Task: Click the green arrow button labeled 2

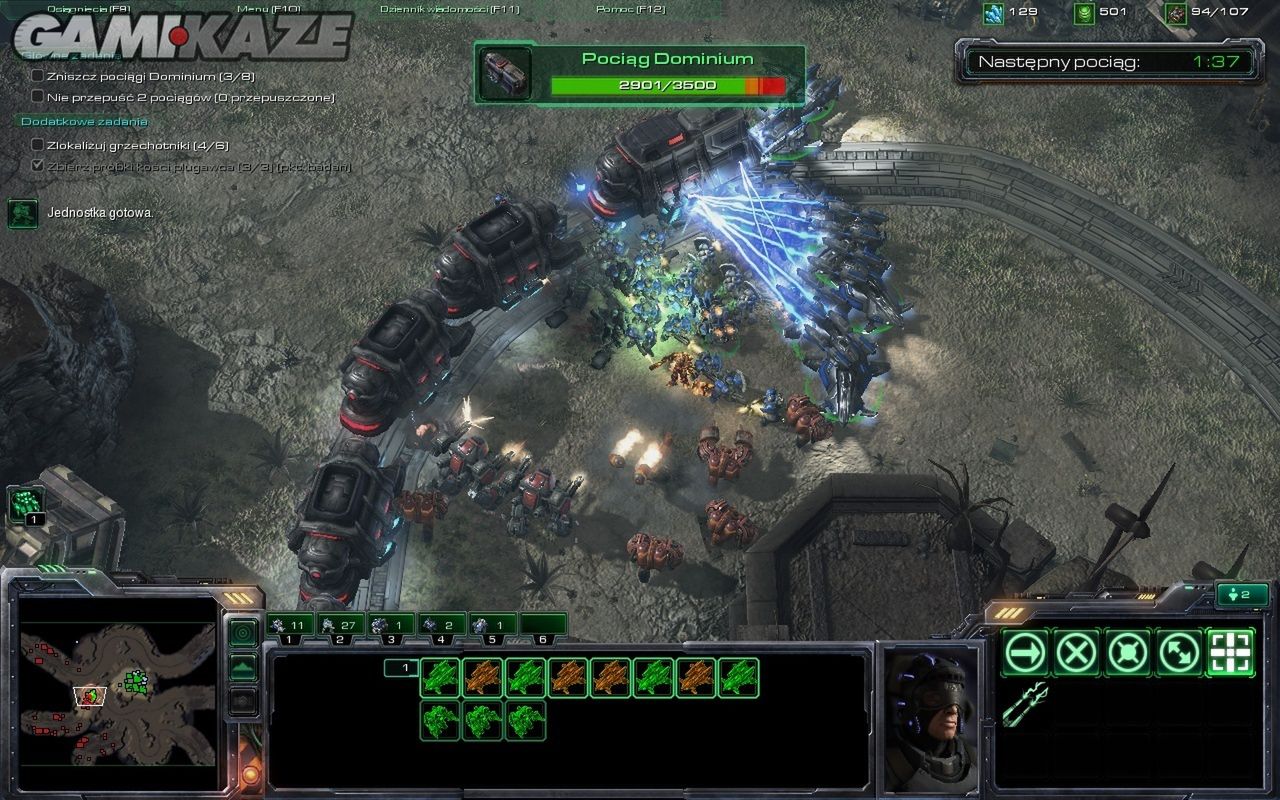Action: pos(1242,595)
